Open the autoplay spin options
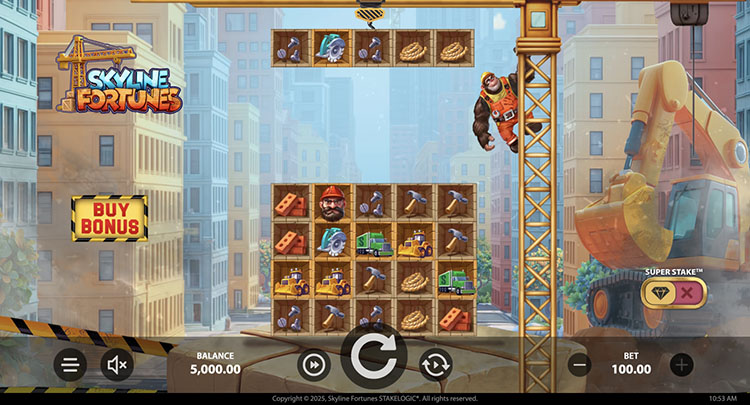Image resolution: width=750 pixels, height=405 pixels. pos(435,365)
